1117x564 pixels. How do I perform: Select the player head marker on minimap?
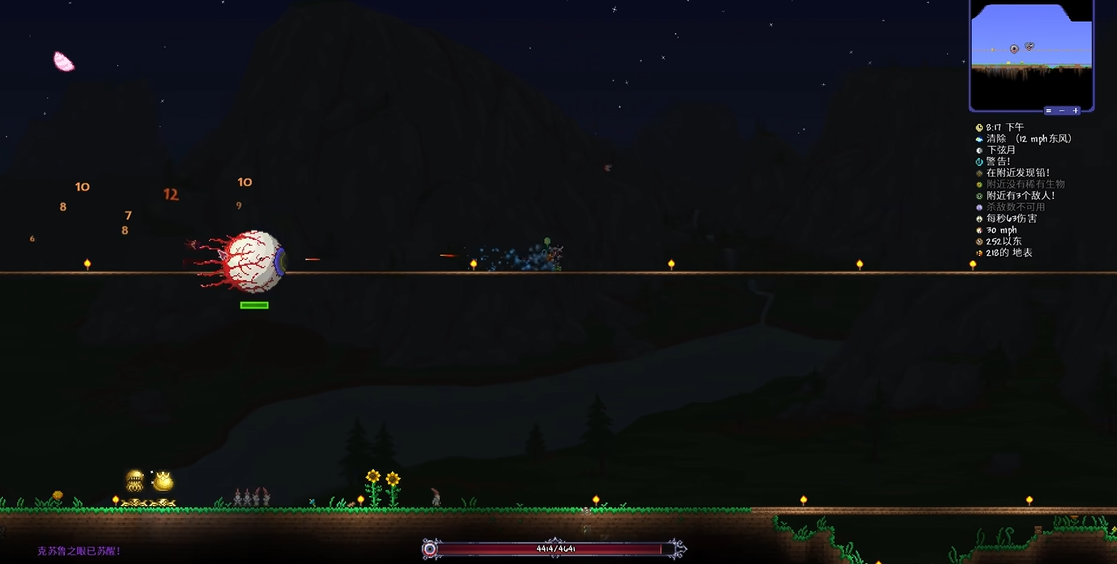(1029, 46)
